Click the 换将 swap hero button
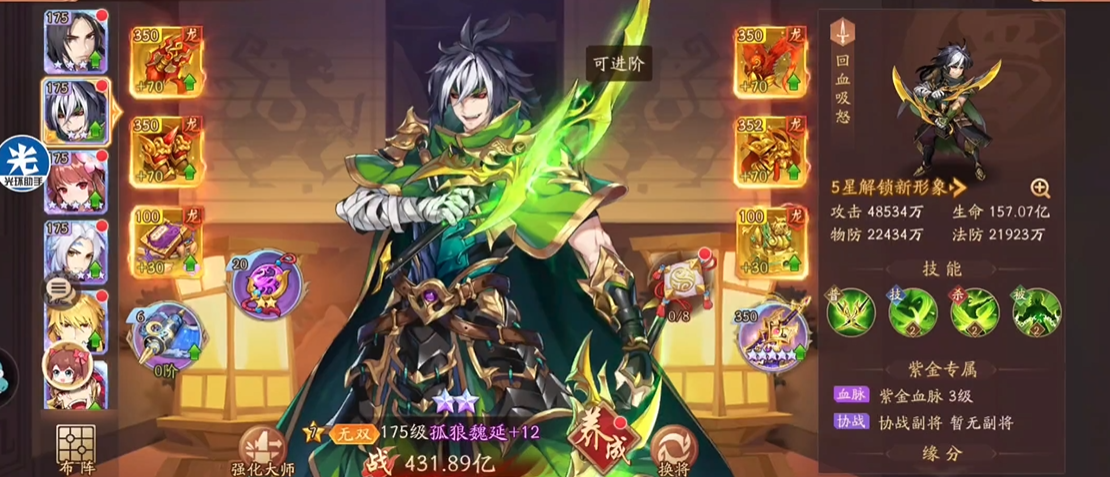1110x477 pixels. click(x=674, y=448)
